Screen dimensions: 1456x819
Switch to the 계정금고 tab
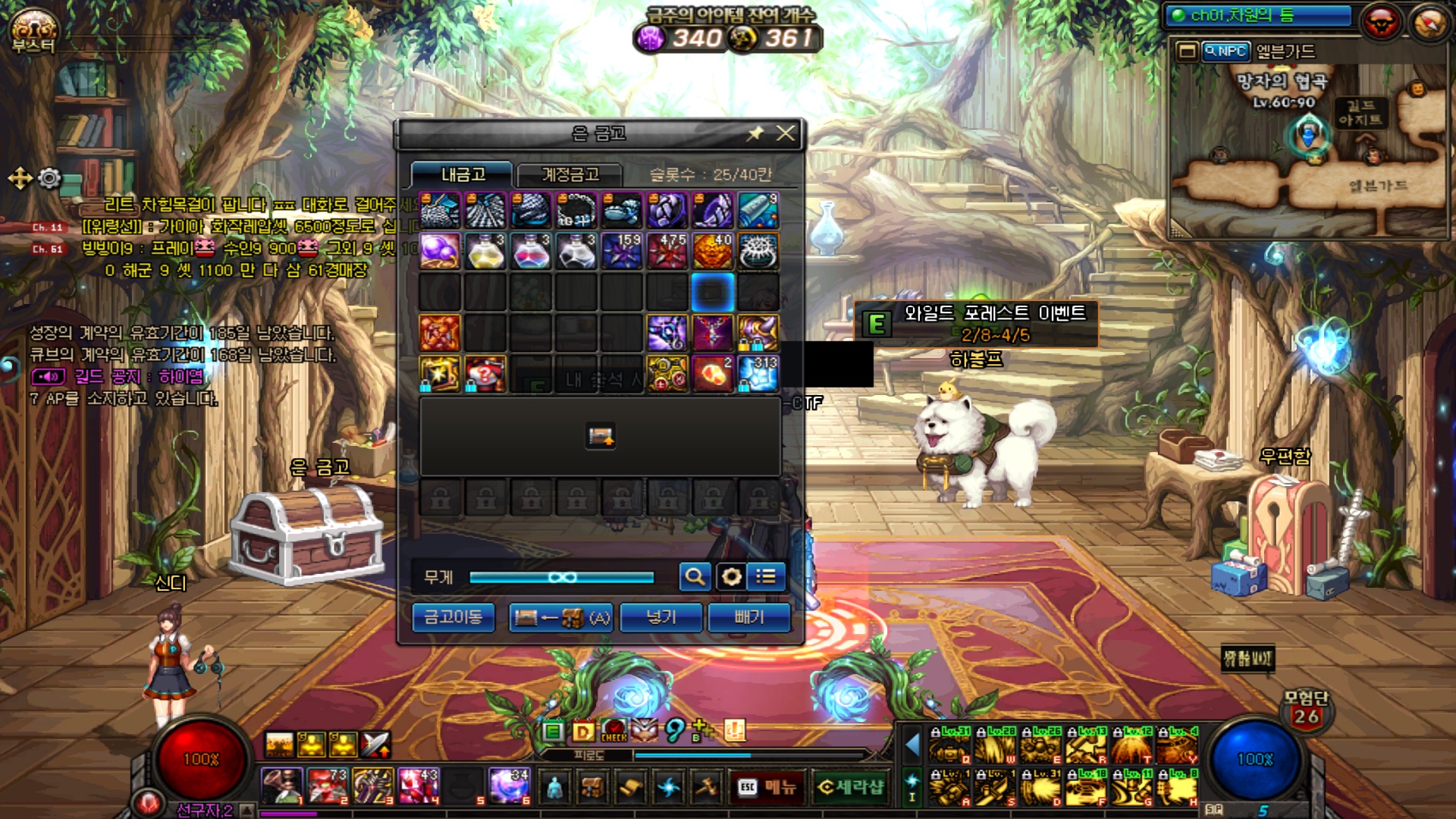pyautogui.click(x=570, y=174)
